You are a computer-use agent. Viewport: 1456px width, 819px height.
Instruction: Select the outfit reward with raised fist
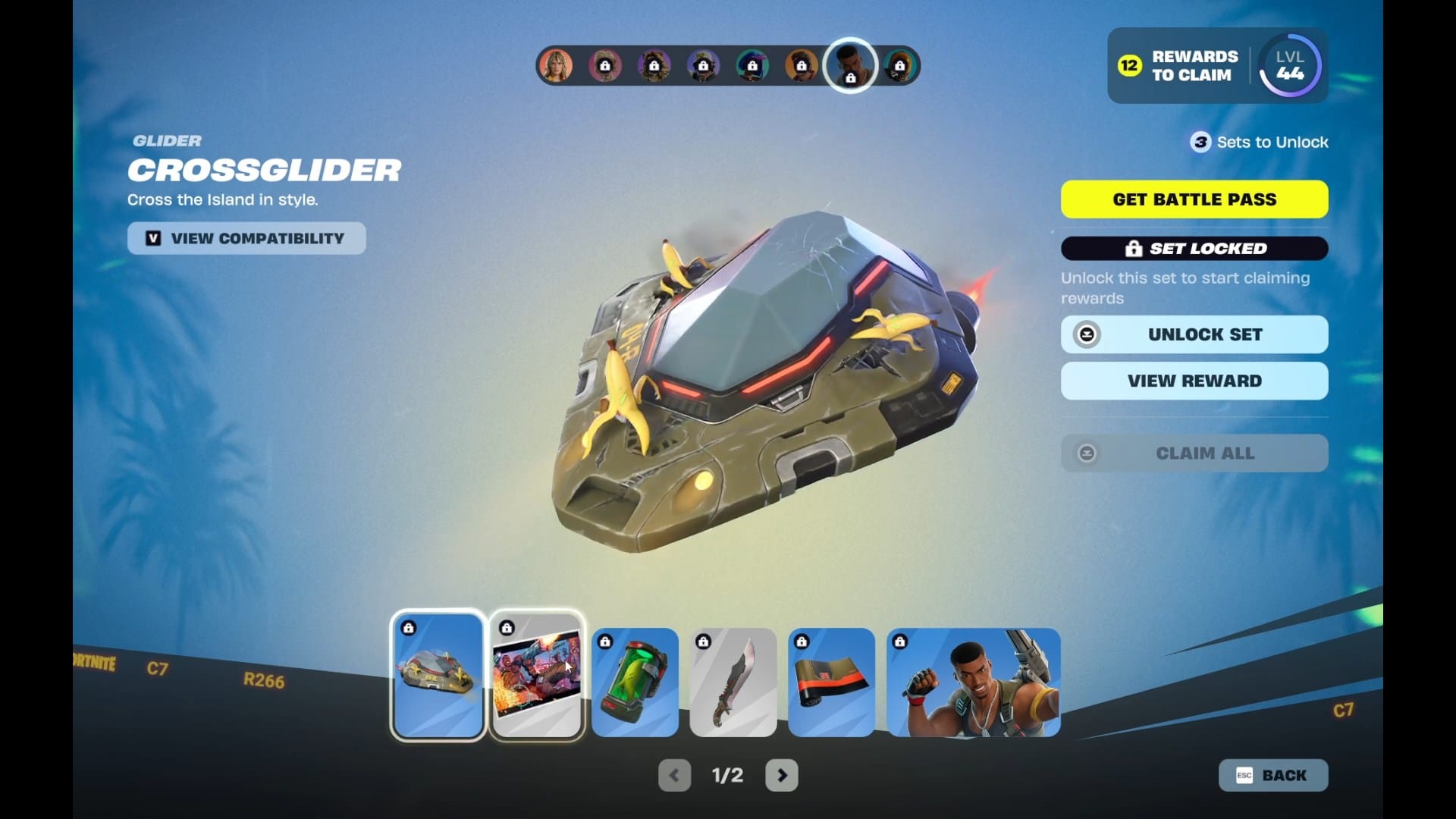[973, 682]
